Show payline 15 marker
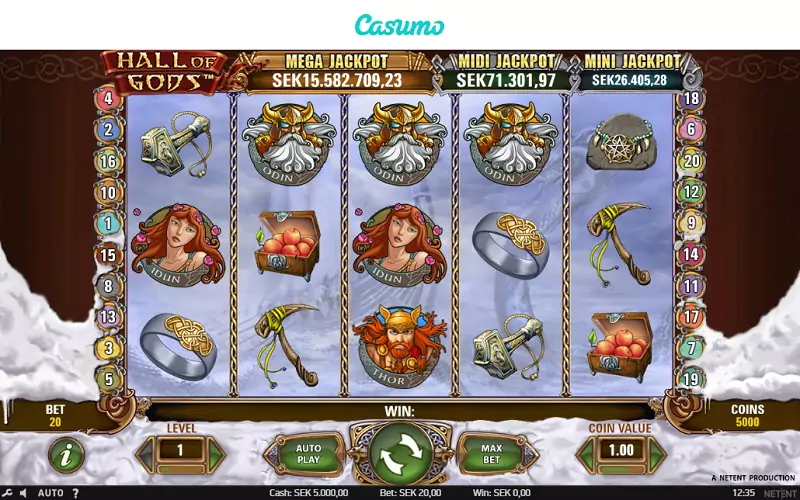The height and width of the screenshot is (500, 800). (108, 255)
